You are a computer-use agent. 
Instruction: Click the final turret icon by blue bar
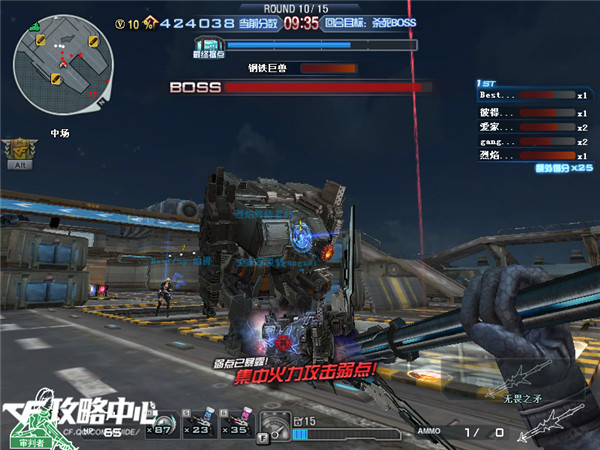click(209, 46)
